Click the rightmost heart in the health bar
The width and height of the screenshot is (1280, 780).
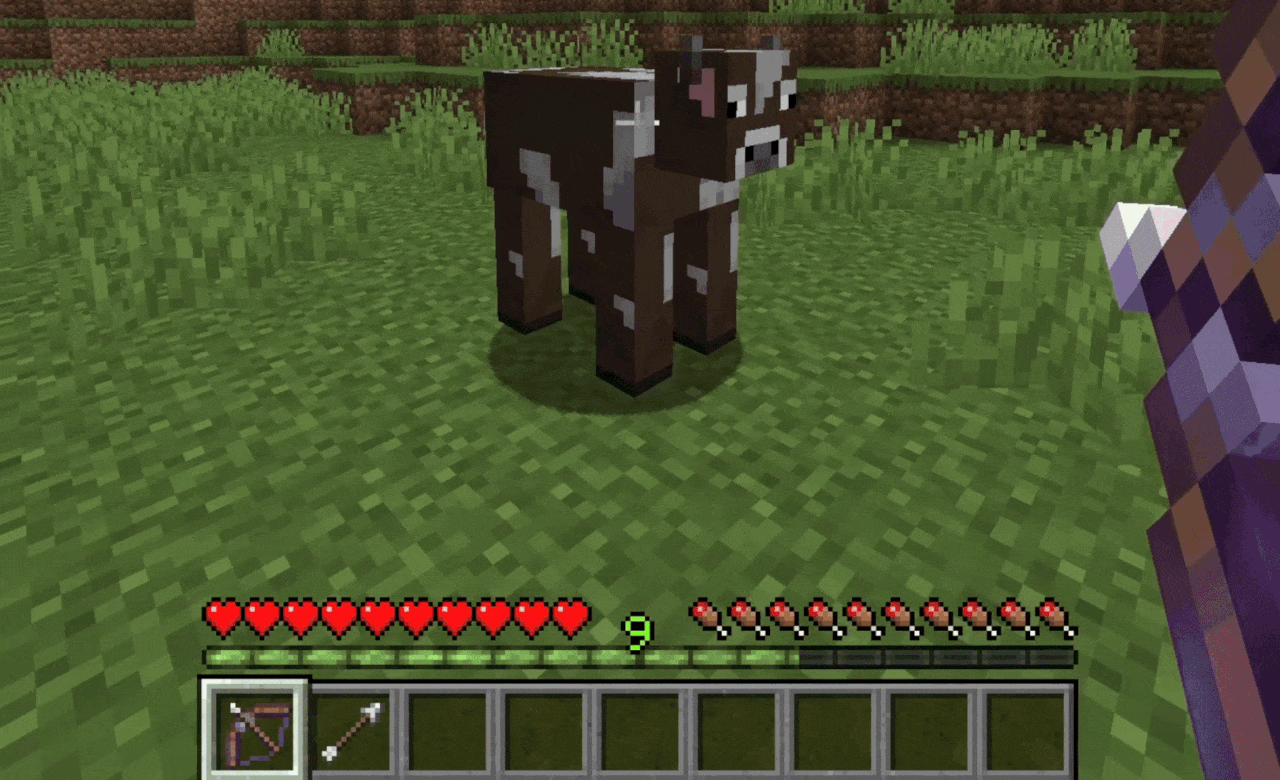click(x=569, y=616)
